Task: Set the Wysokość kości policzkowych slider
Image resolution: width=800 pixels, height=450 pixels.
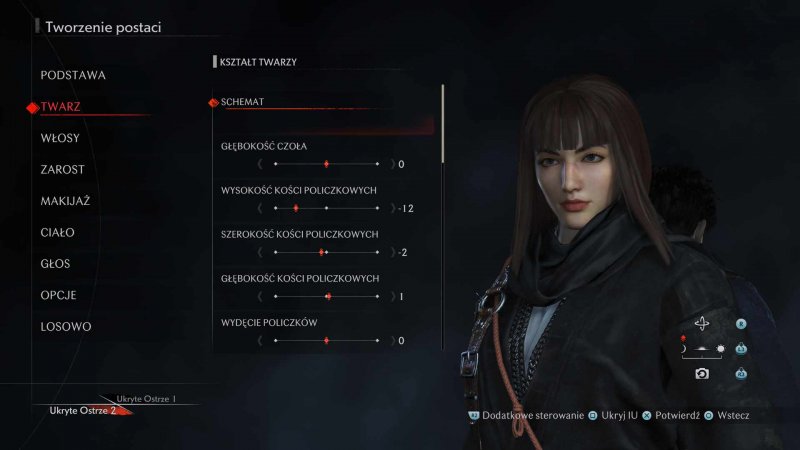Action: [326, 208]
